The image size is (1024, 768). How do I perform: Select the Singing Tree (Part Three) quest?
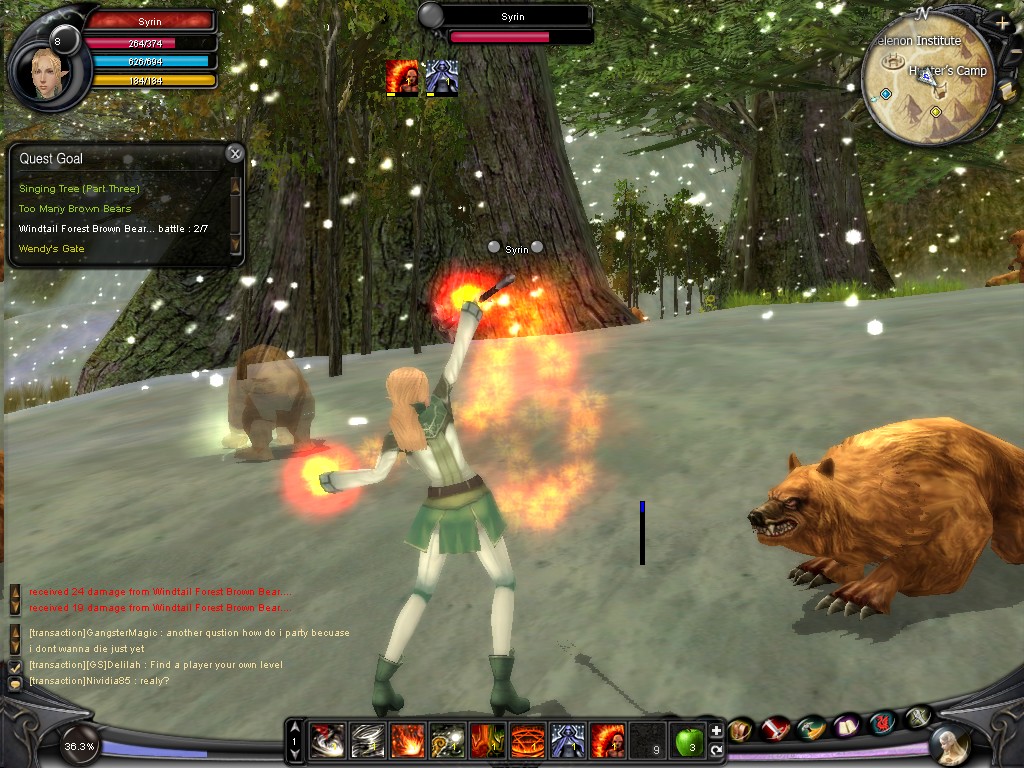79,189
